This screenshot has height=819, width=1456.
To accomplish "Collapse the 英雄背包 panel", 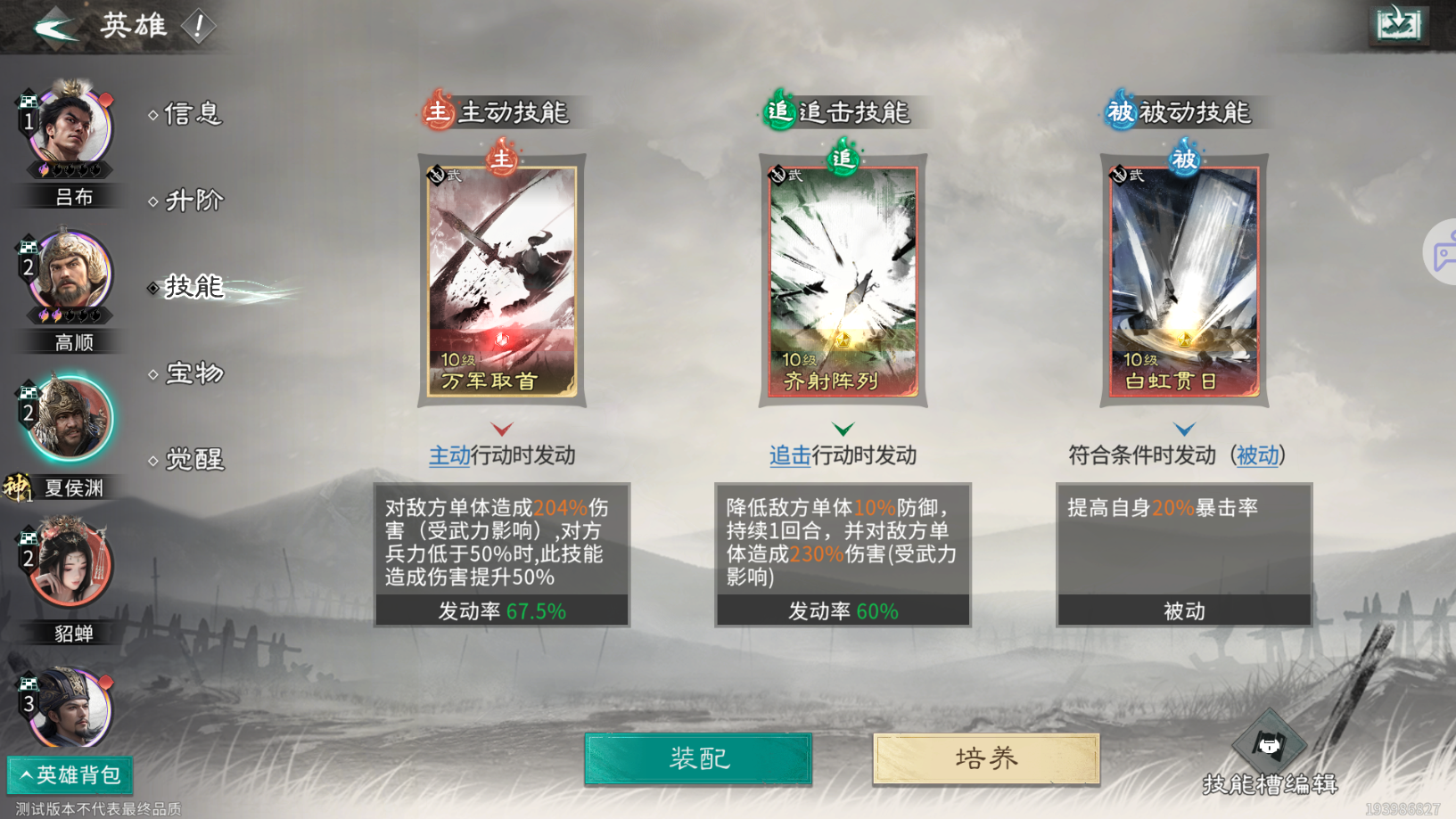I will (x=69, y=775).
